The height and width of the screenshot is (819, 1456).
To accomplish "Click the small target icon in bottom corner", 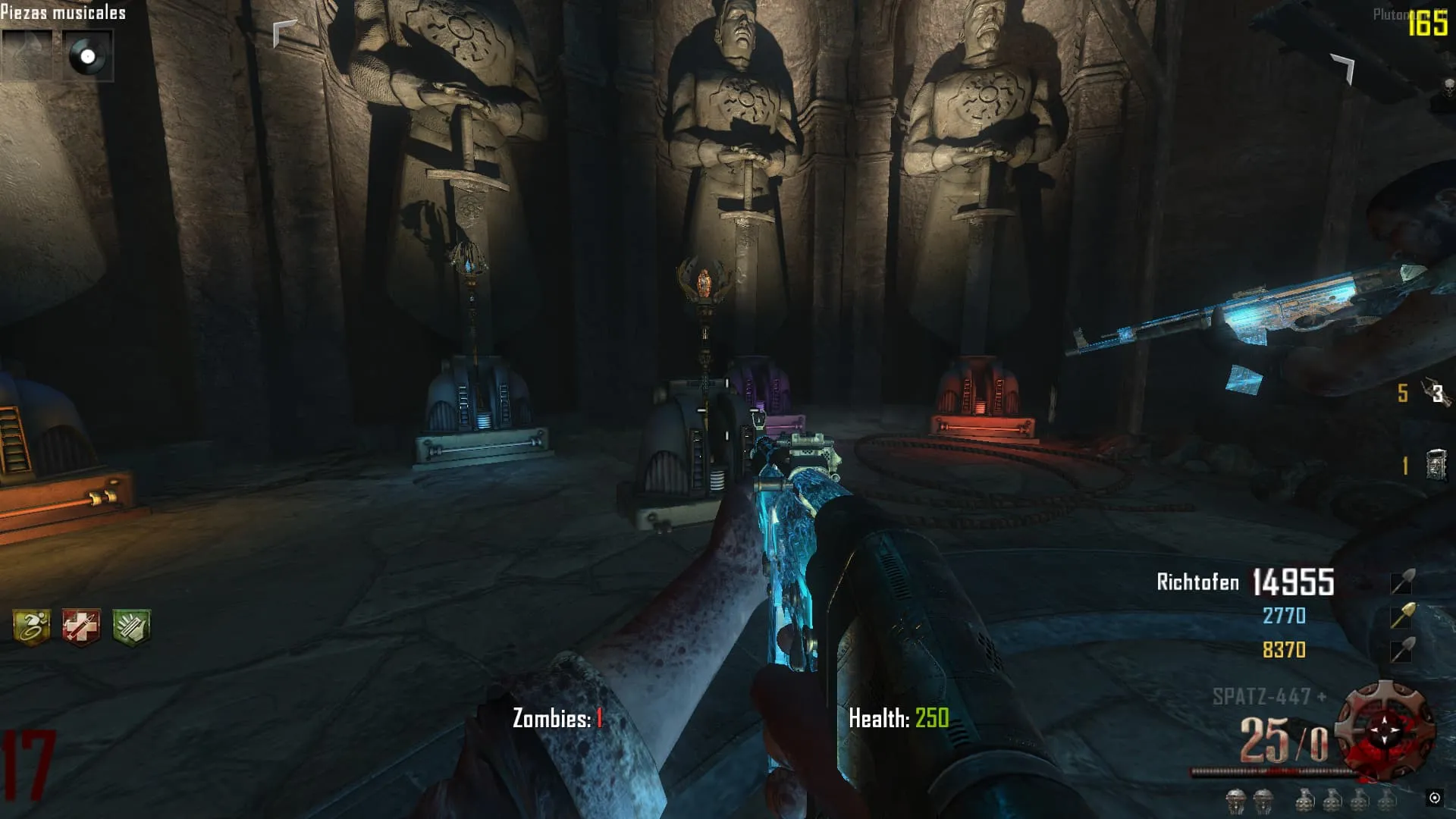I will pyautogui.click(x=1434, y=797).
